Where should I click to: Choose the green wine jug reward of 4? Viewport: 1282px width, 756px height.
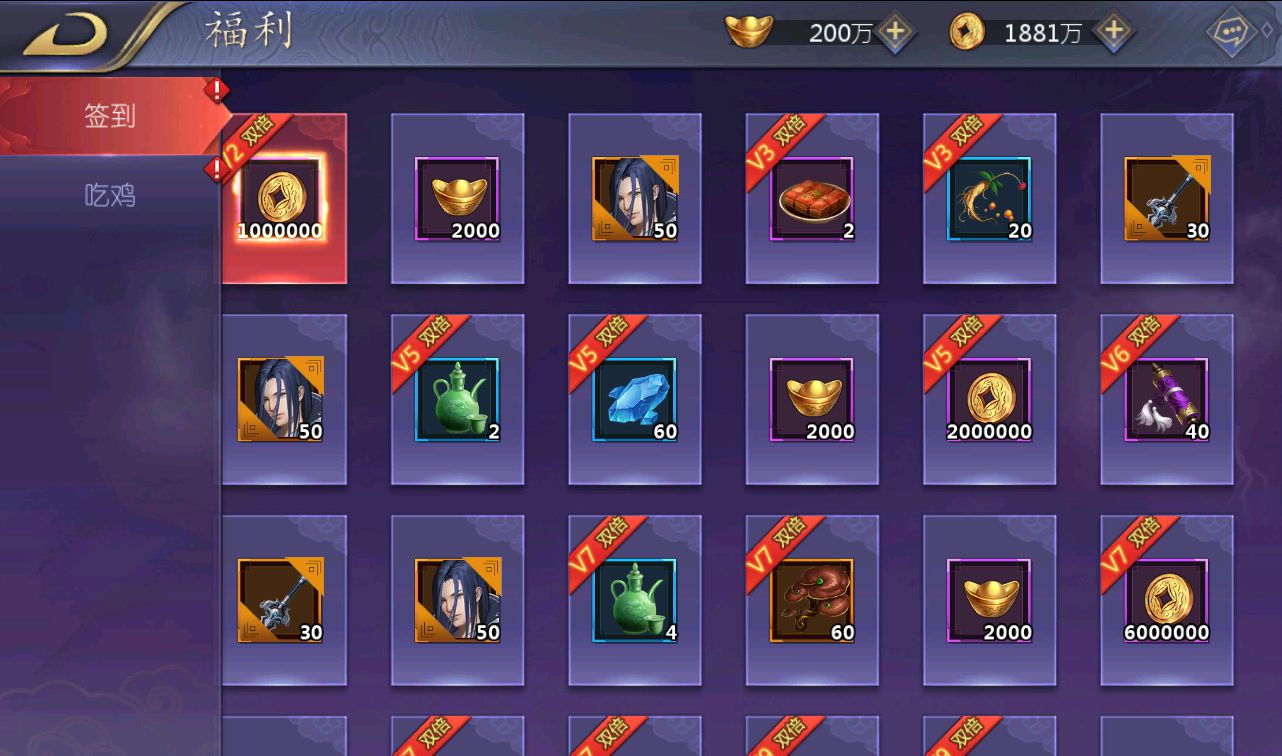pos(635,601)
